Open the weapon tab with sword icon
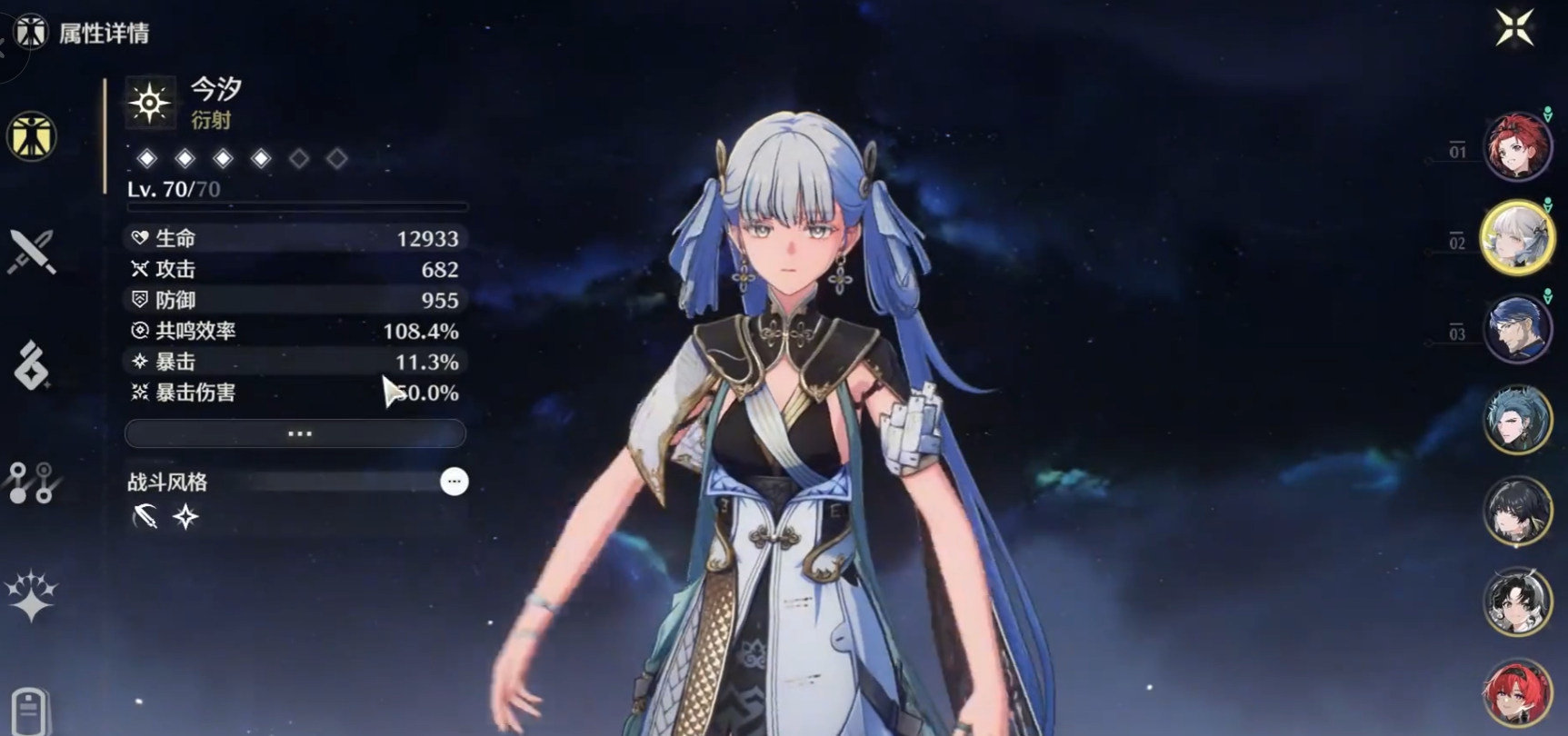The height and width of the screenshot is (736, 1568). (32, 251)
